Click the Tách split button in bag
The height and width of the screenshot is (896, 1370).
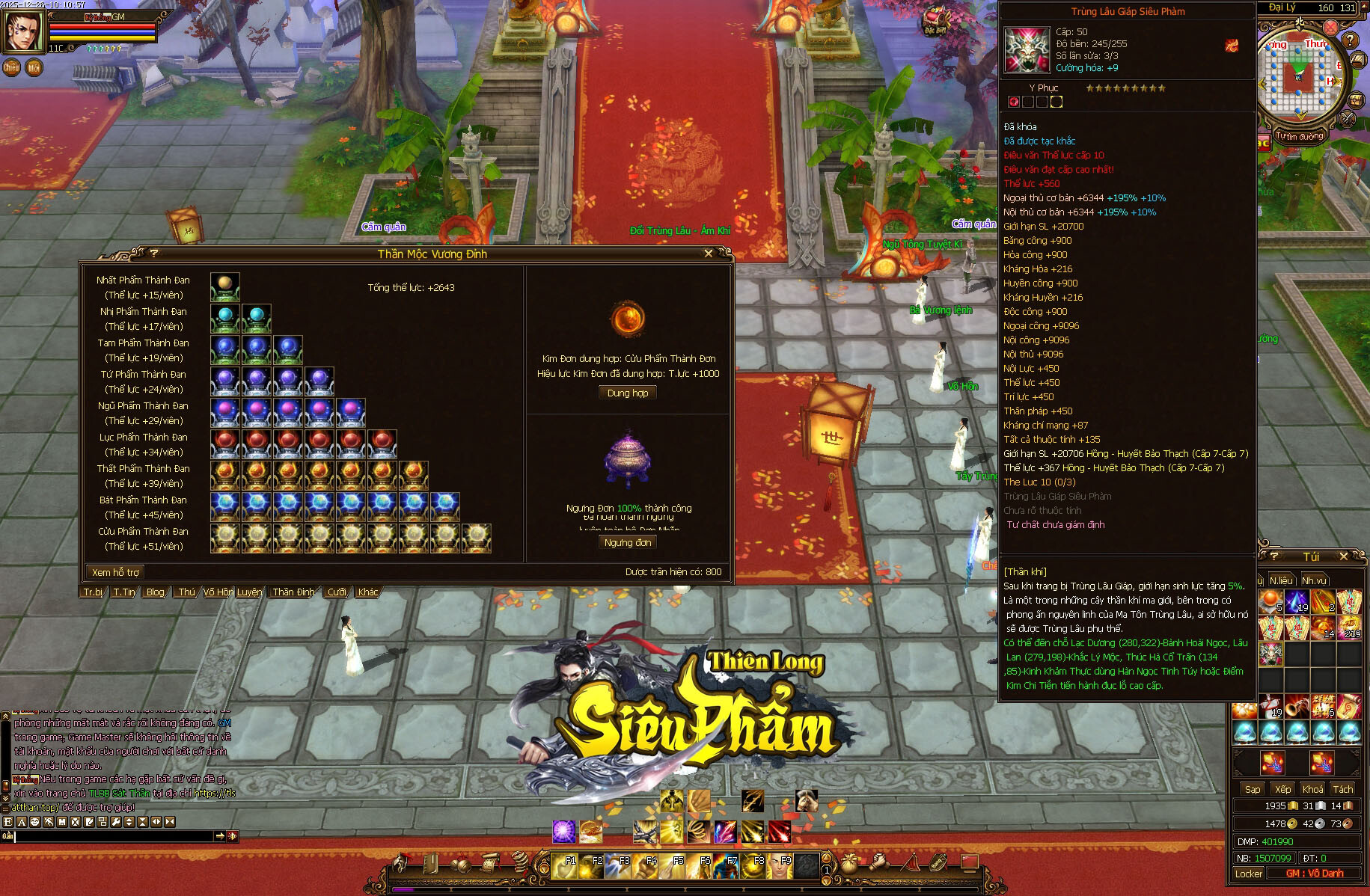(x=1342, y=789)
